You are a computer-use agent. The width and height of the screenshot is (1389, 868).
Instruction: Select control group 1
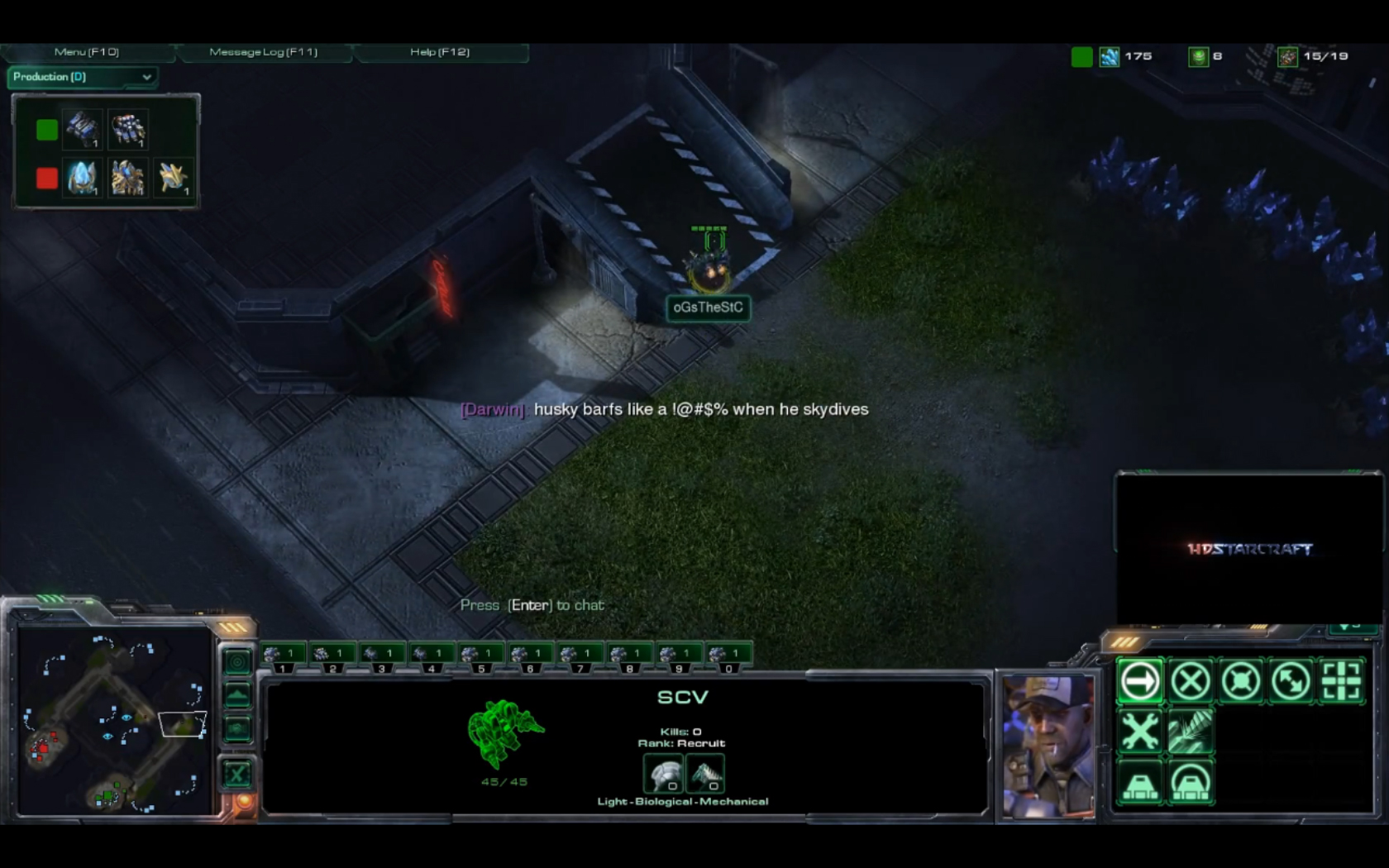281,656
